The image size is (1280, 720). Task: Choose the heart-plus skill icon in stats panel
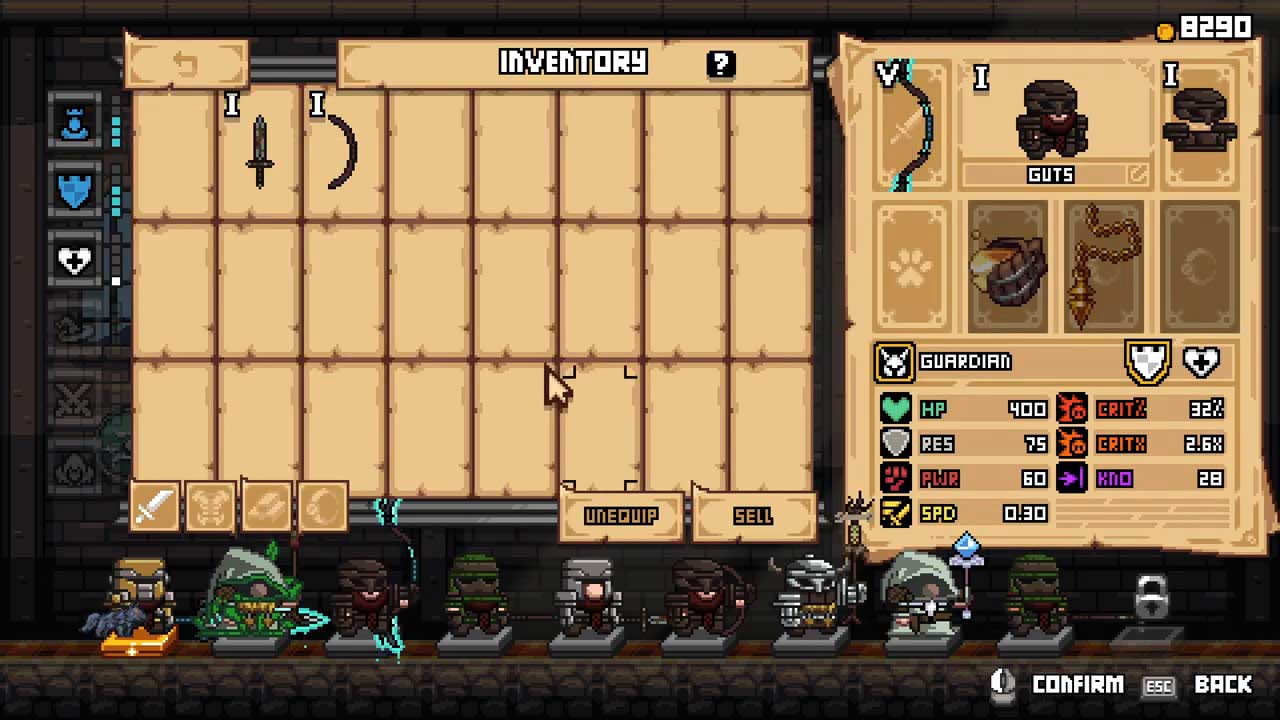[1201, 361]
